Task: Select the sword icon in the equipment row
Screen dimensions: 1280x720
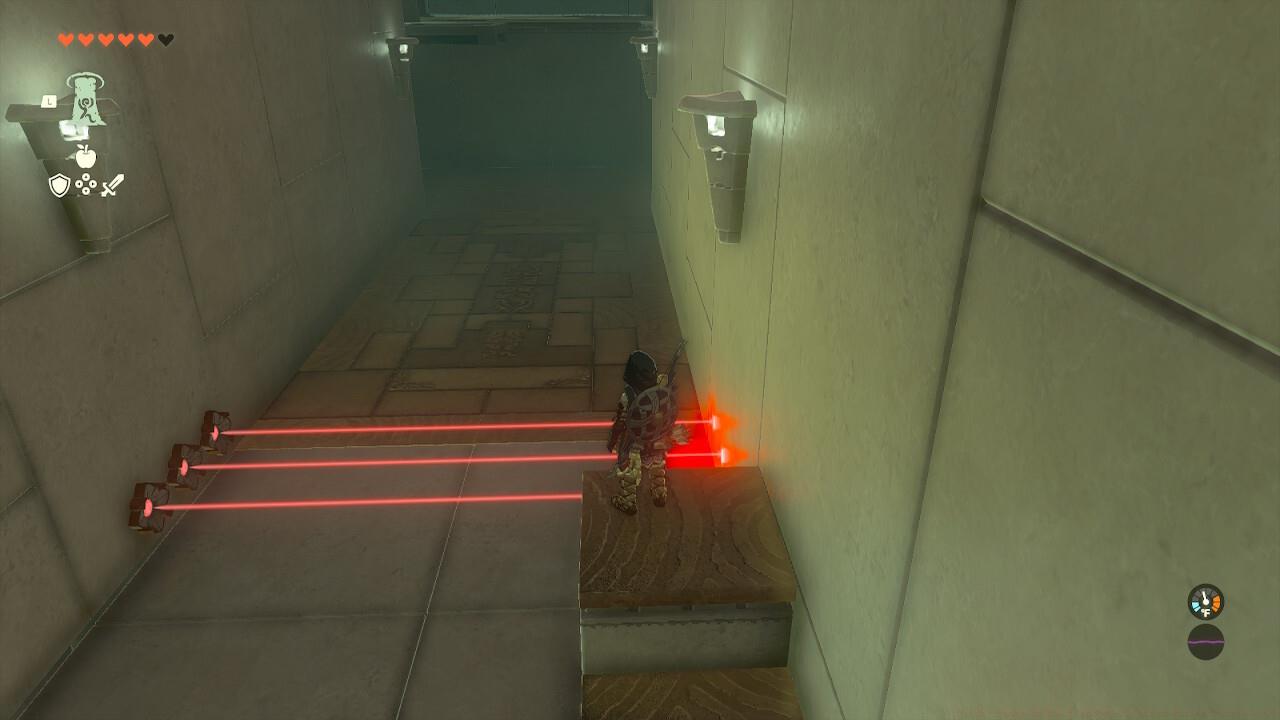Action: tap(113, 185)
